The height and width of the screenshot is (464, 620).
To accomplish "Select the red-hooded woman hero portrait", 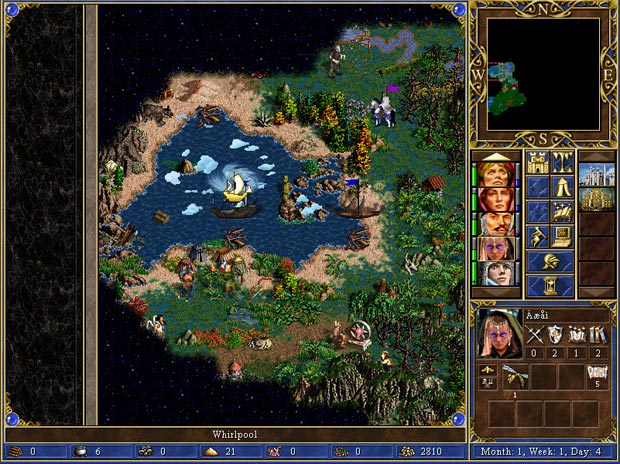I will [x=494, y=197].
